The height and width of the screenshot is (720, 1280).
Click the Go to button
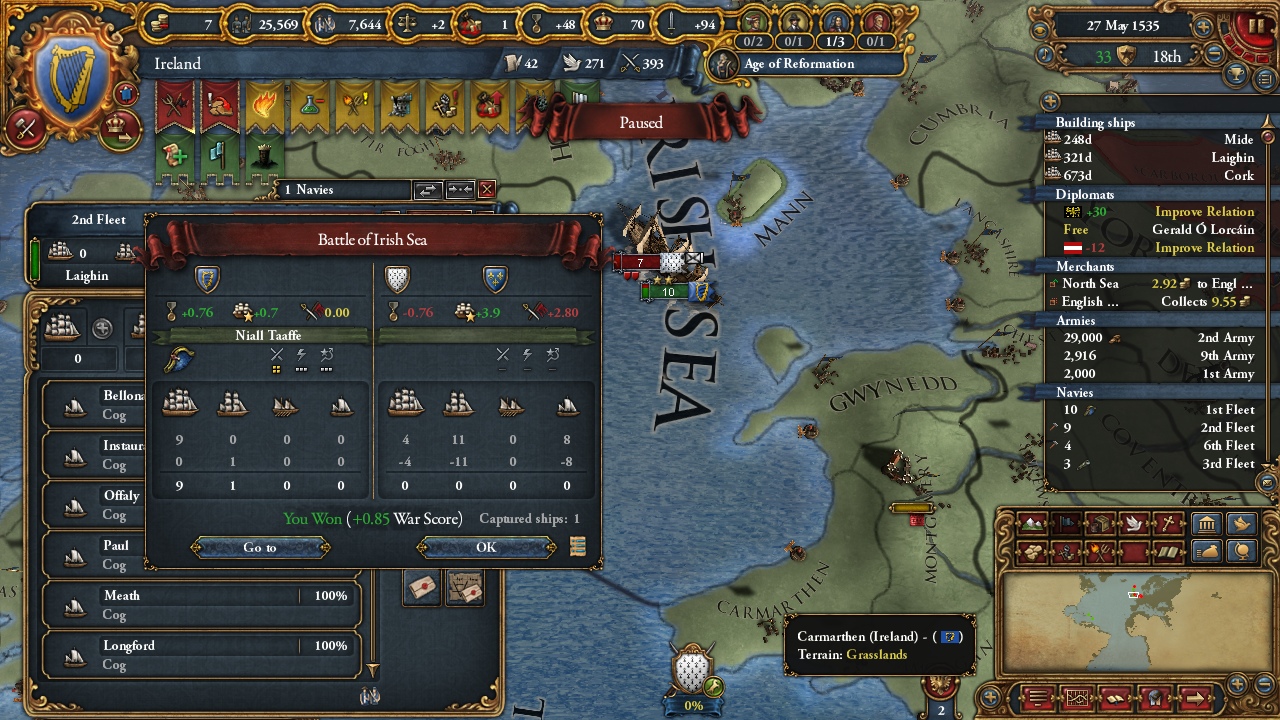pos(260,547)
